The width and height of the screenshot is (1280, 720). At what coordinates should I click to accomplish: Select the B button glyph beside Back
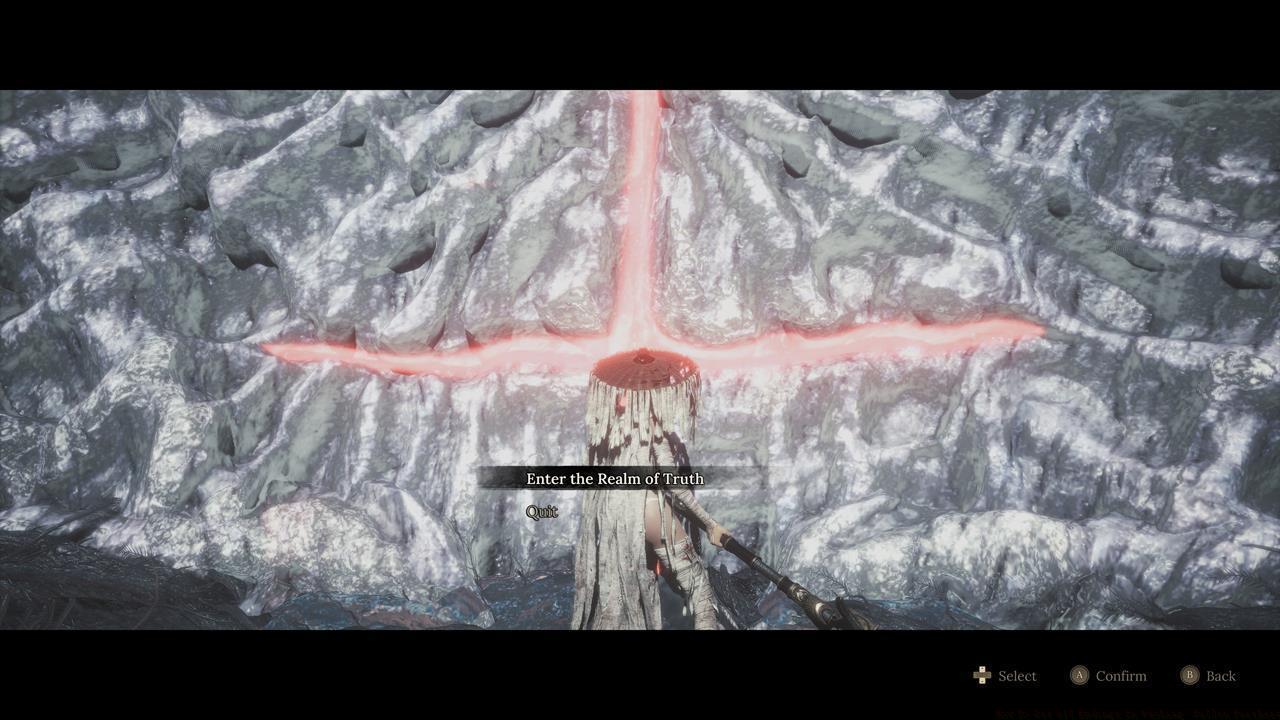coord(1191,675)
